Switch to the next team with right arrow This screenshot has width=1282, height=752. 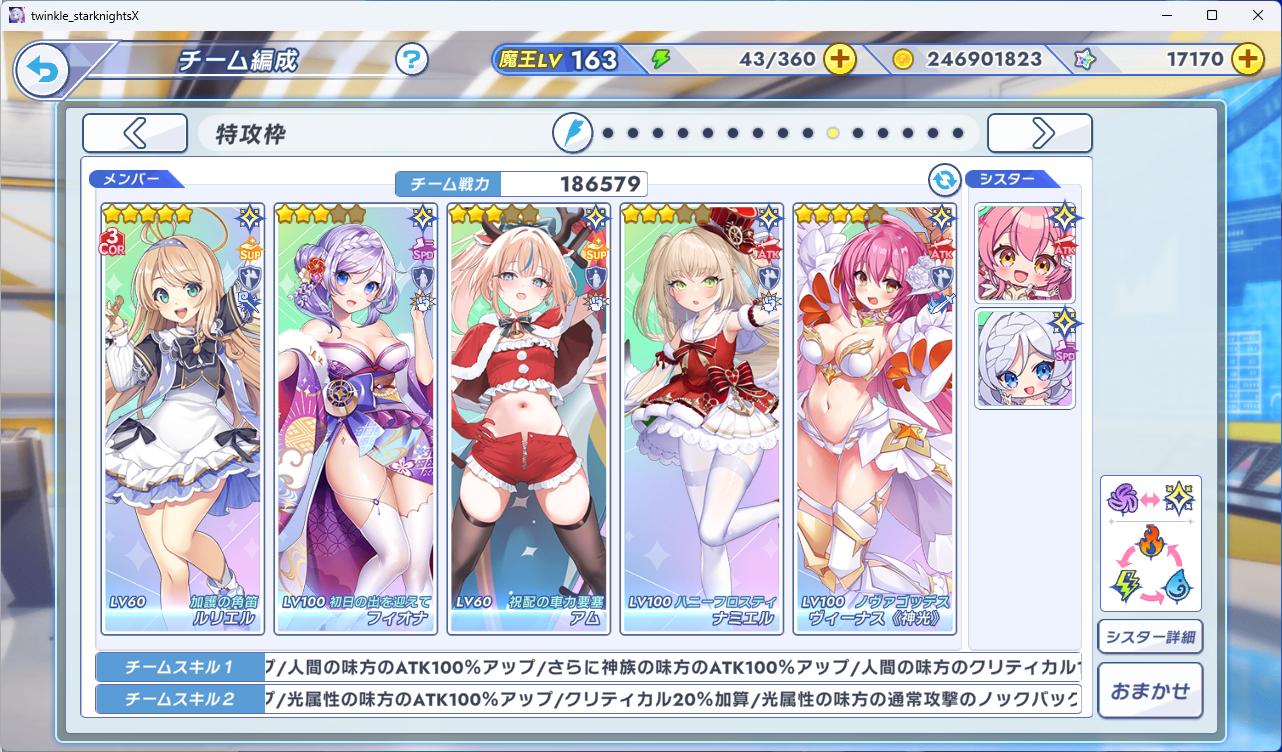click(x=1040, y=133)
